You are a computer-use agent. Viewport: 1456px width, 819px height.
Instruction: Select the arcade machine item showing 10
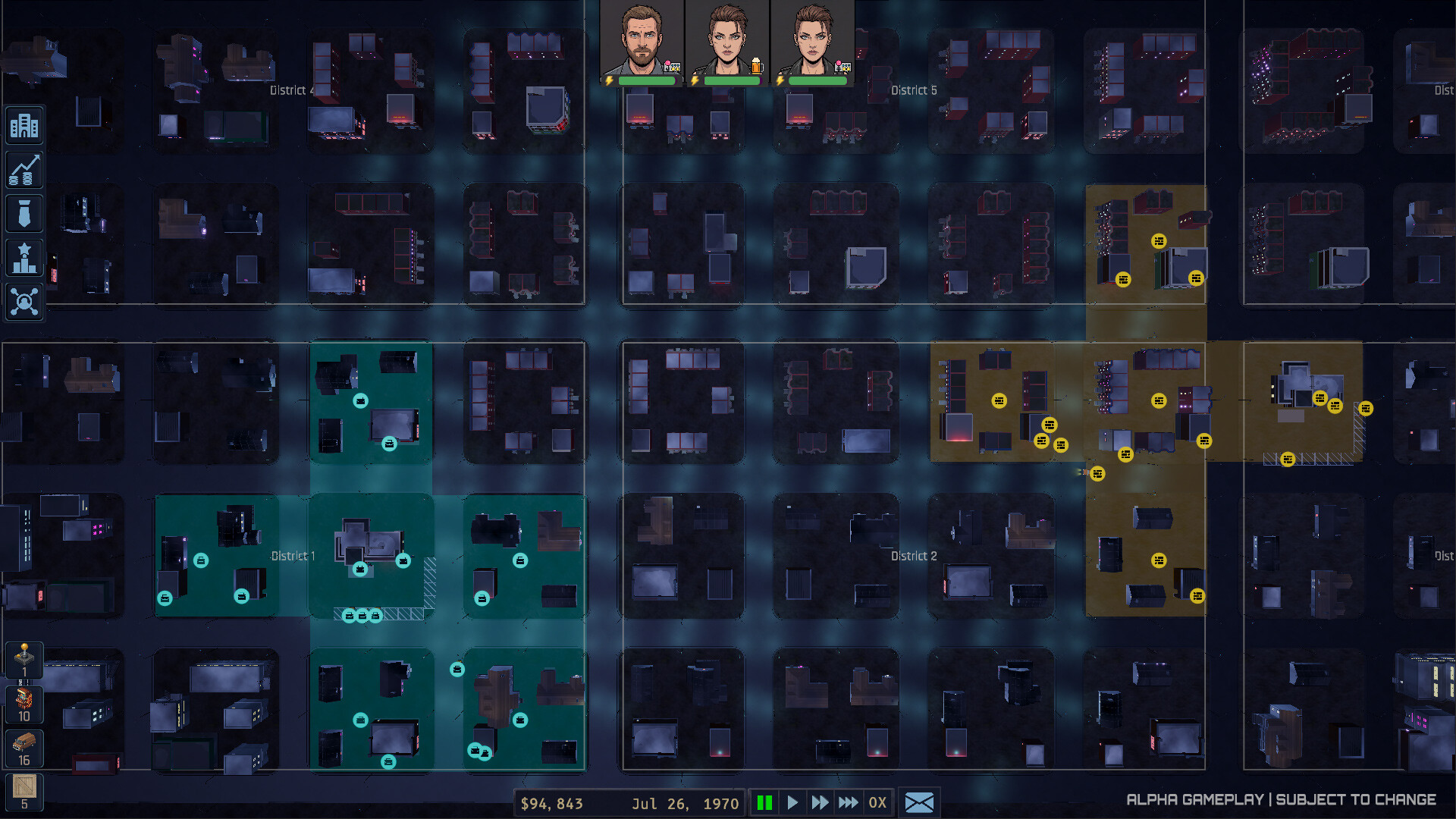pos(24,705)
